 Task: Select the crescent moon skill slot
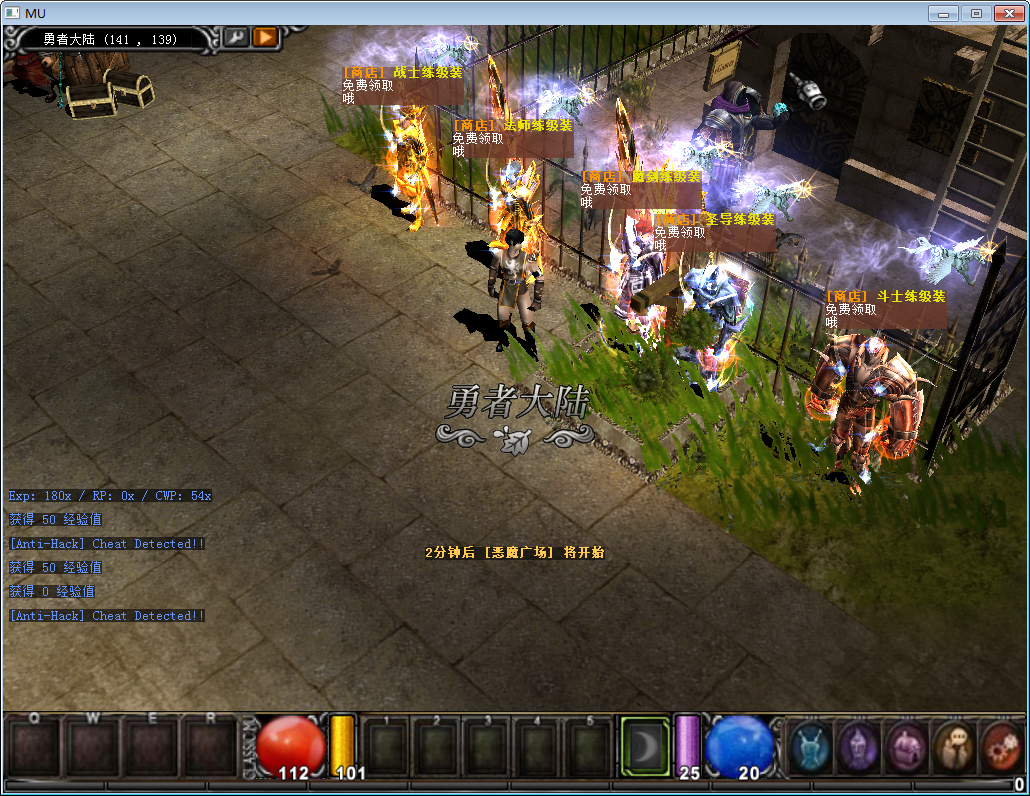643,746
